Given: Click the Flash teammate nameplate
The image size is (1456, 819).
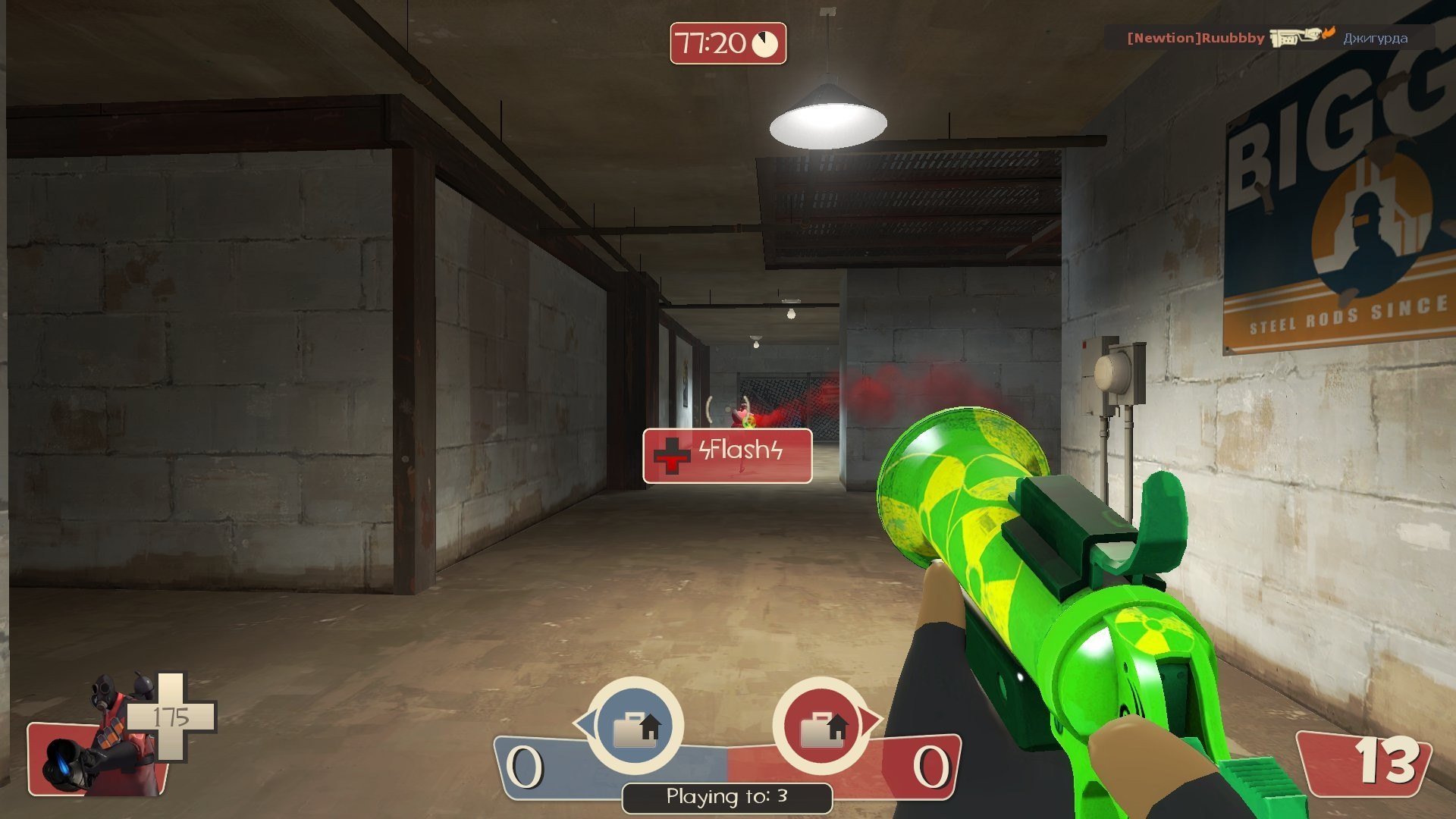Looking at the screenshot, I should [x=727, y=455].
